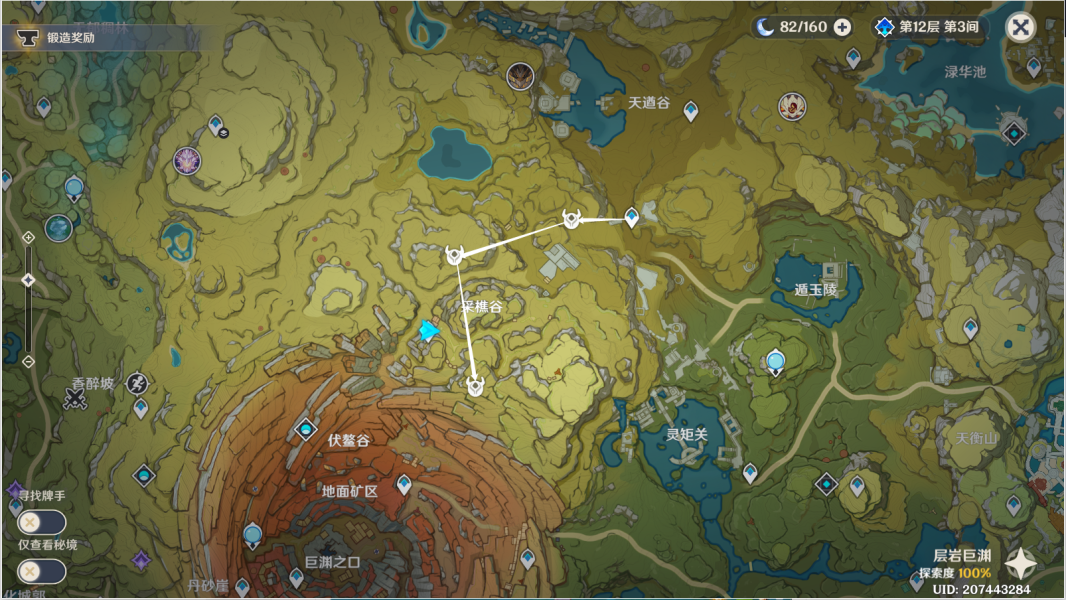This screenshot has width=1066, height=600.
Task: Select the domain marker in 渌华池 lake
Action: point(1014,132)
